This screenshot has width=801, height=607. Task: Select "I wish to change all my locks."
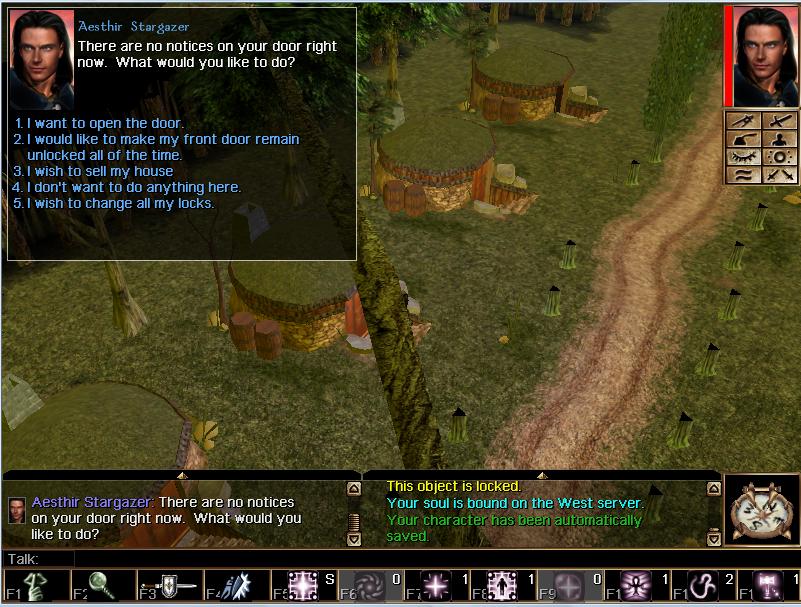click(x=120, y=203)
